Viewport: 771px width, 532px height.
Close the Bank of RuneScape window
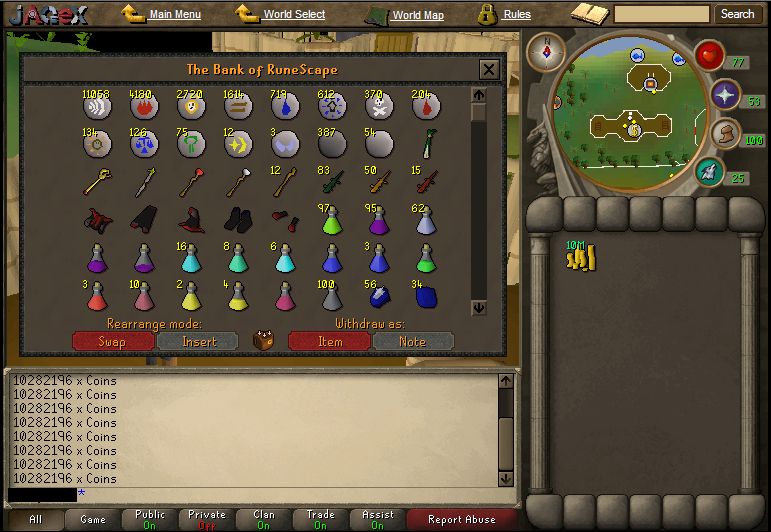(x=488, y=70)
